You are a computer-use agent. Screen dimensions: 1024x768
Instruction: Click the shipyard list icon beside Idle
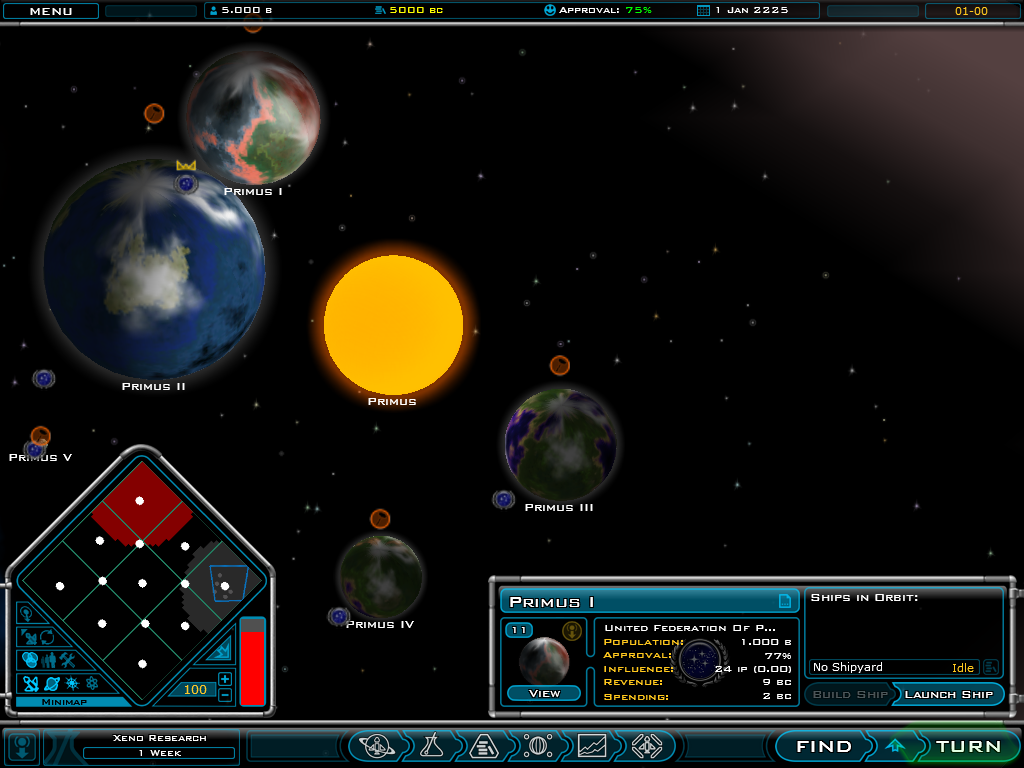991,667
